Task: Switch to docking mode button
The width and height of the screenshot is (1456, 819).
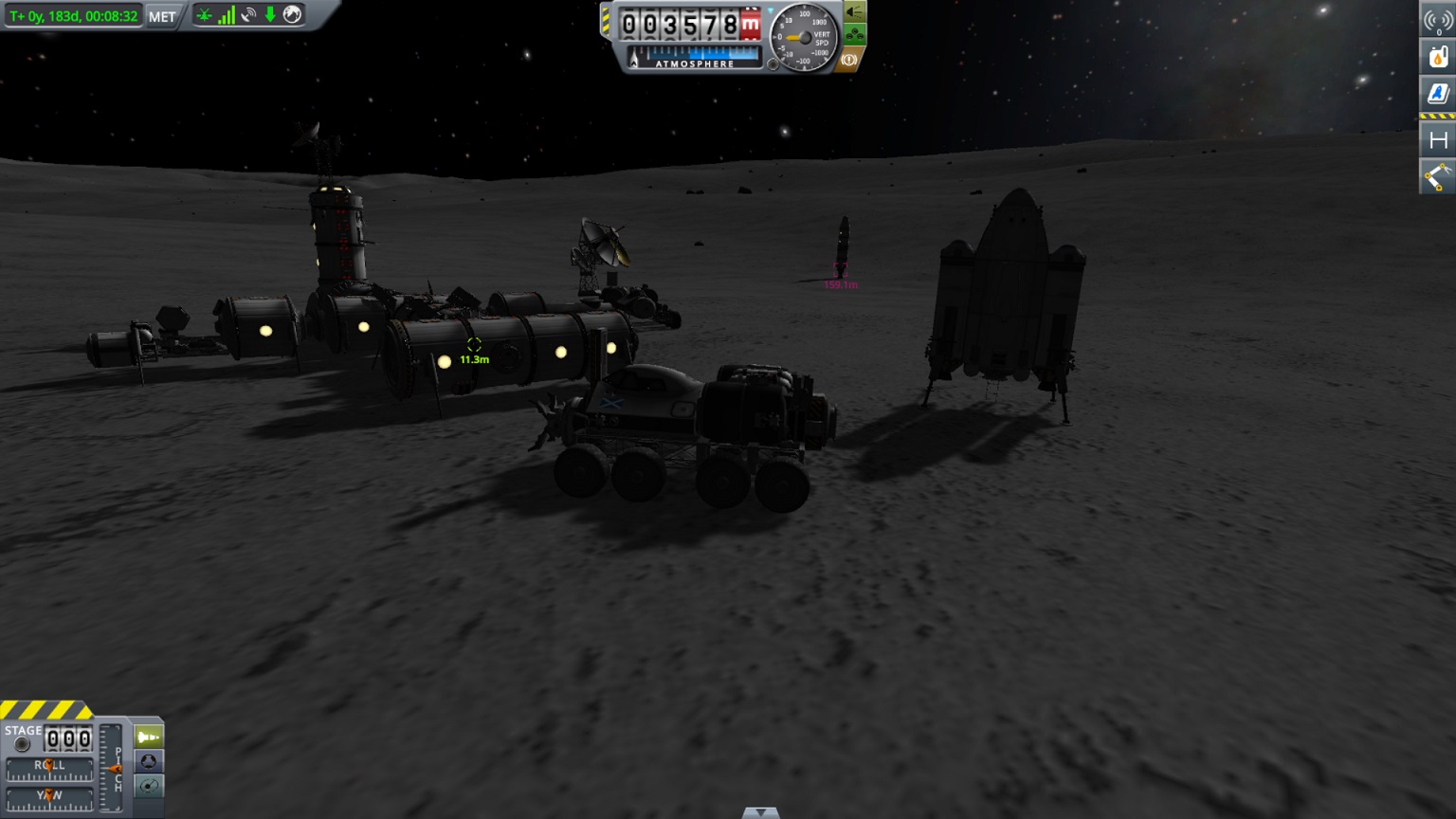Action: (149, 761)
